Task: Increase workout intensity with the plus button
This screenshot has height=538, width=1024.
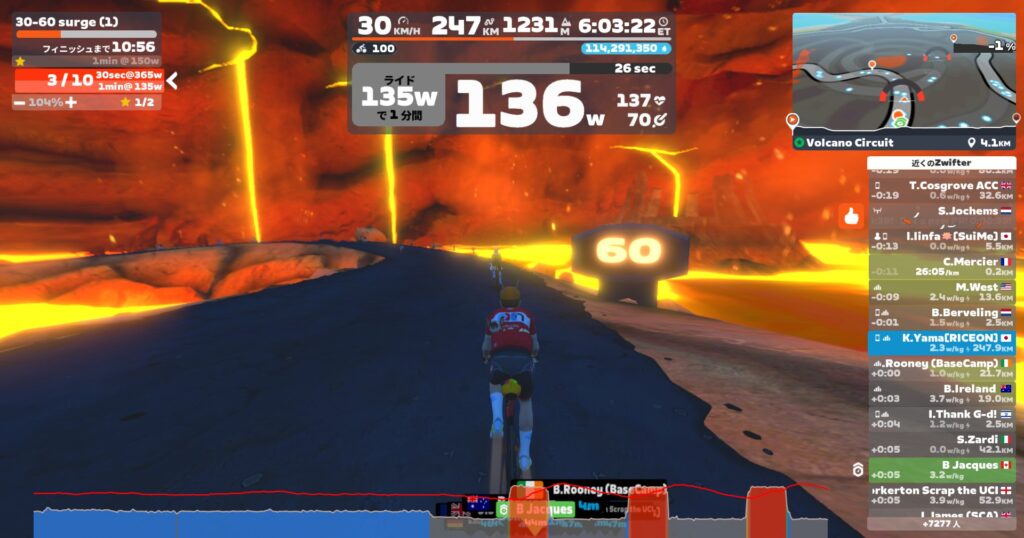Action: (x=71, y=102)
